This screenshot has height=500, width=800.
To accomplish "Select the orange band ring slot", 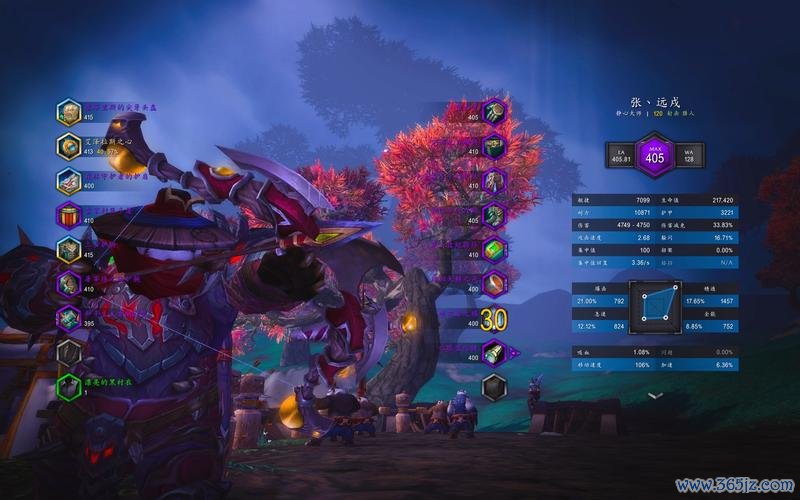I will click(494, 285).
